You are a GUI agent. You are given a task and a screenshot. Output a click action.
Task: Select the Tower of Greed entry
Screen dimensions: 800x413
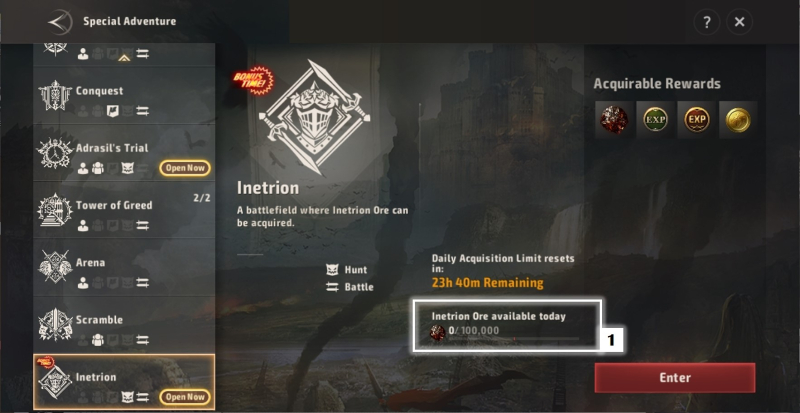pyautogui.click(x=124, y=211)
